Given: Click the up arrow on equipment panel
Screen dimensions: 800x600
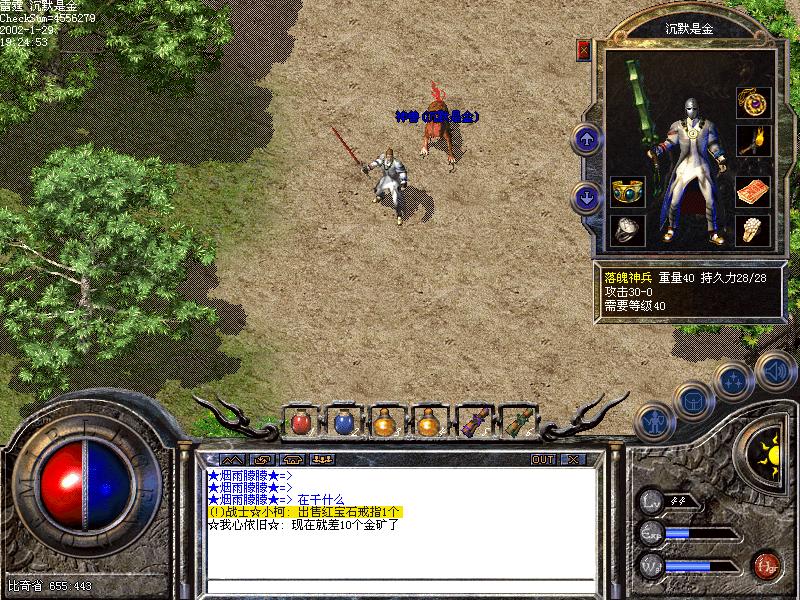Looking at the screenshot, I should [587, 138].
